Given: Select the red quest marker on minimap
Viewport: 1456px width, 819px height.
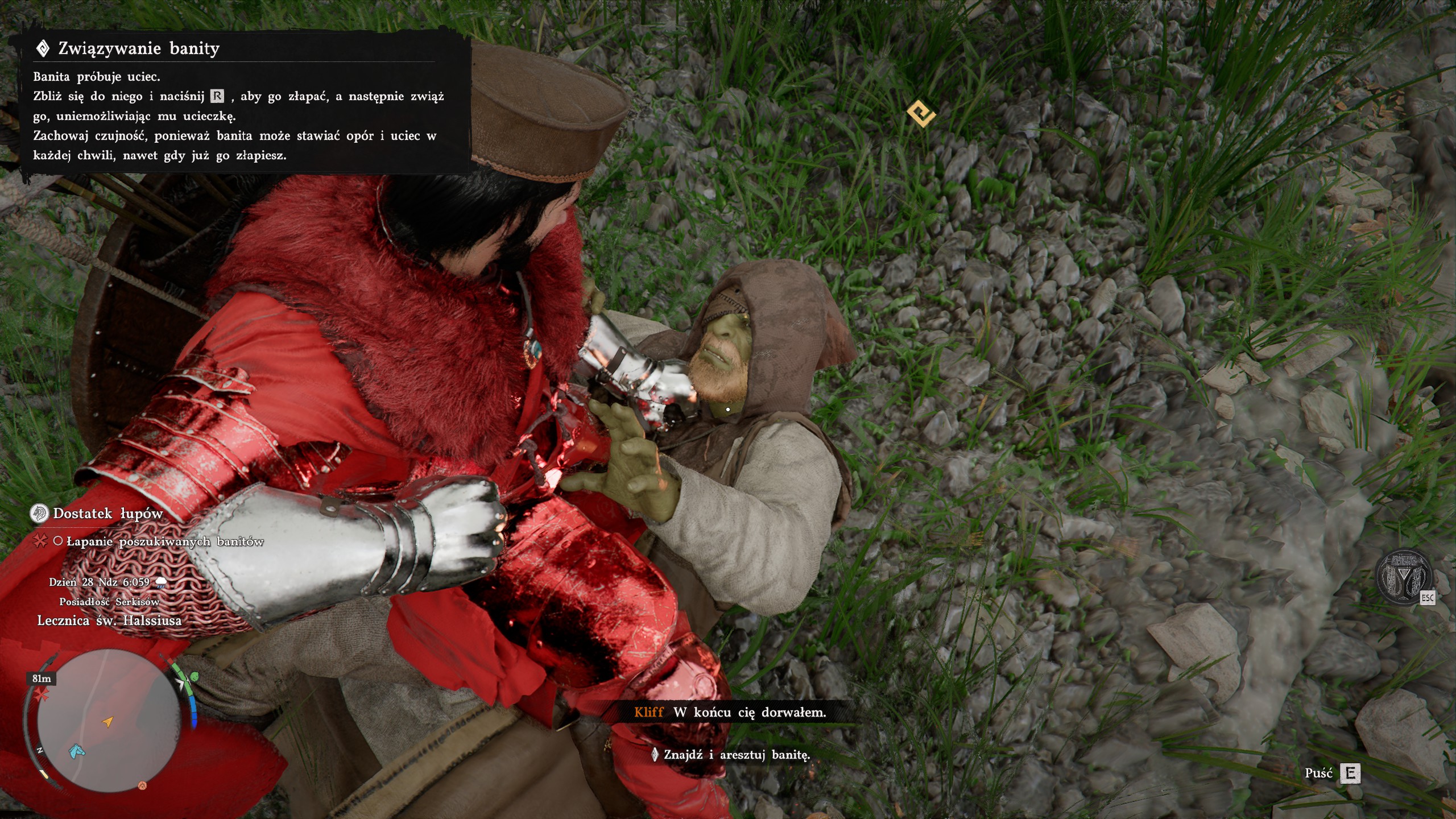Looking at the screenshot, I should click(40, 694).
